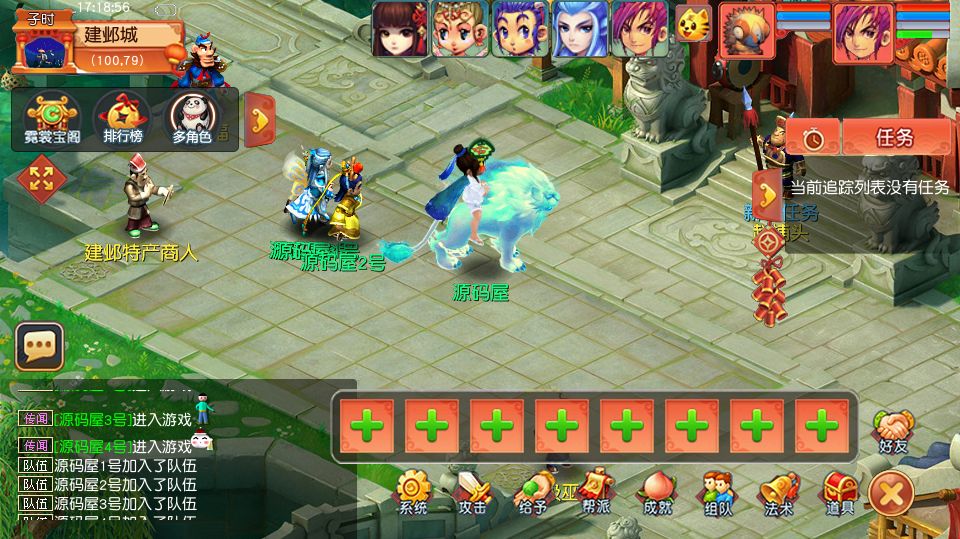Screen dimensions: 960x539
Task: Open the 组队 team panel
Action: tap(717, 493)
